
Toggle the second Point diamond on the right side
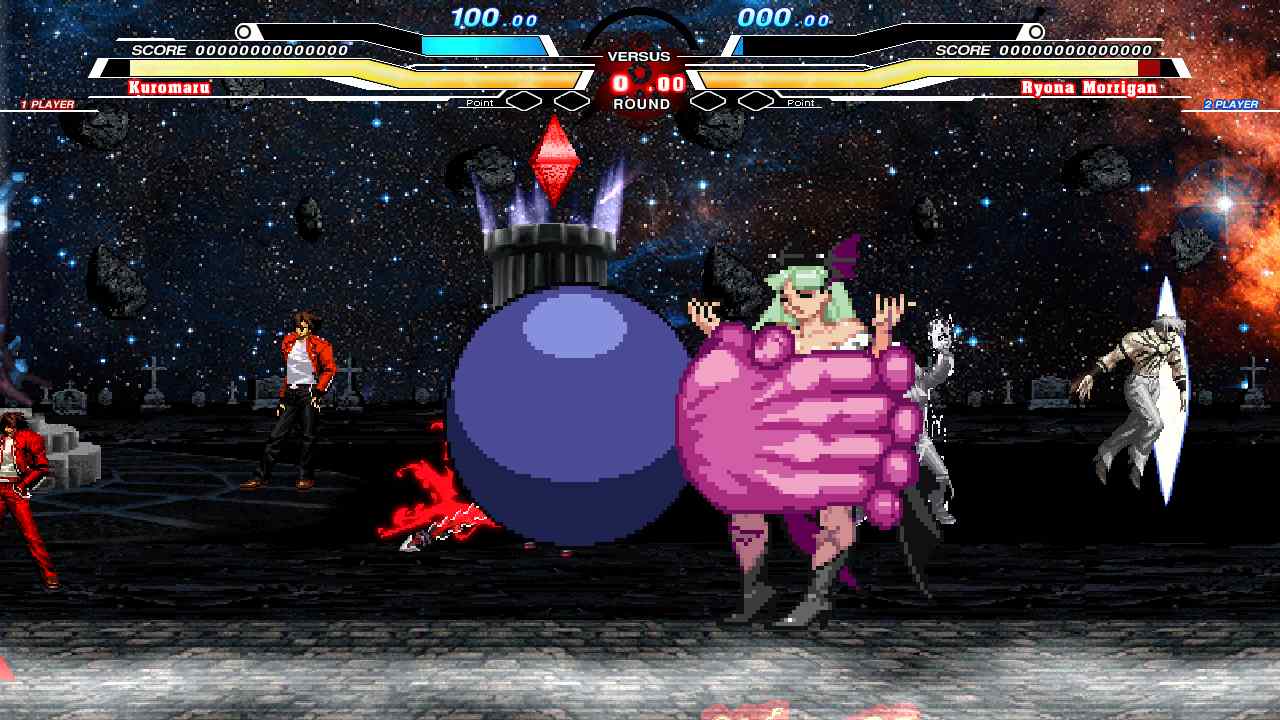pyautogui.click(x=757, y=100)
